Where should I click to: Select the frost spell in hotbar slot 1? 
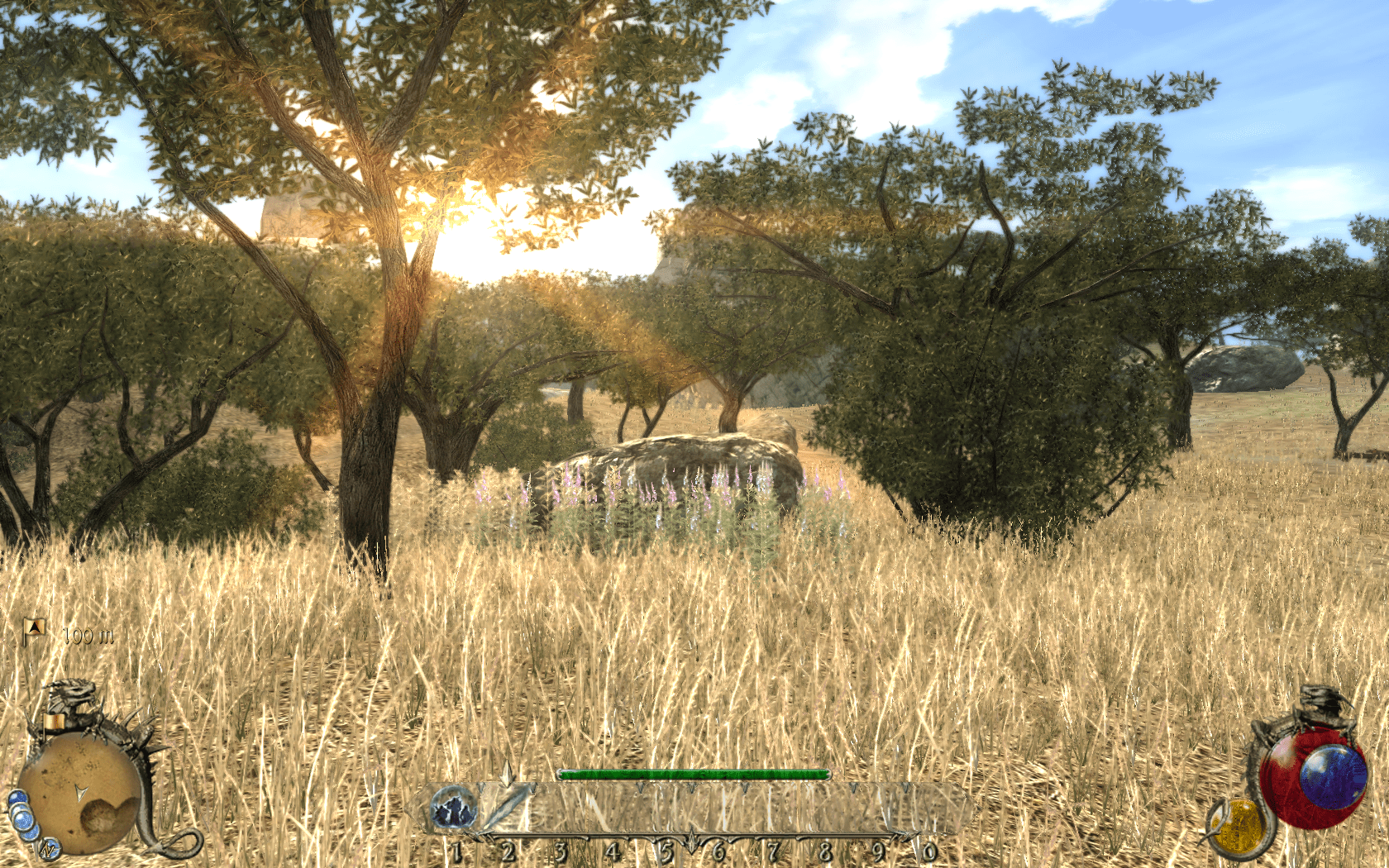pos(454,808)
